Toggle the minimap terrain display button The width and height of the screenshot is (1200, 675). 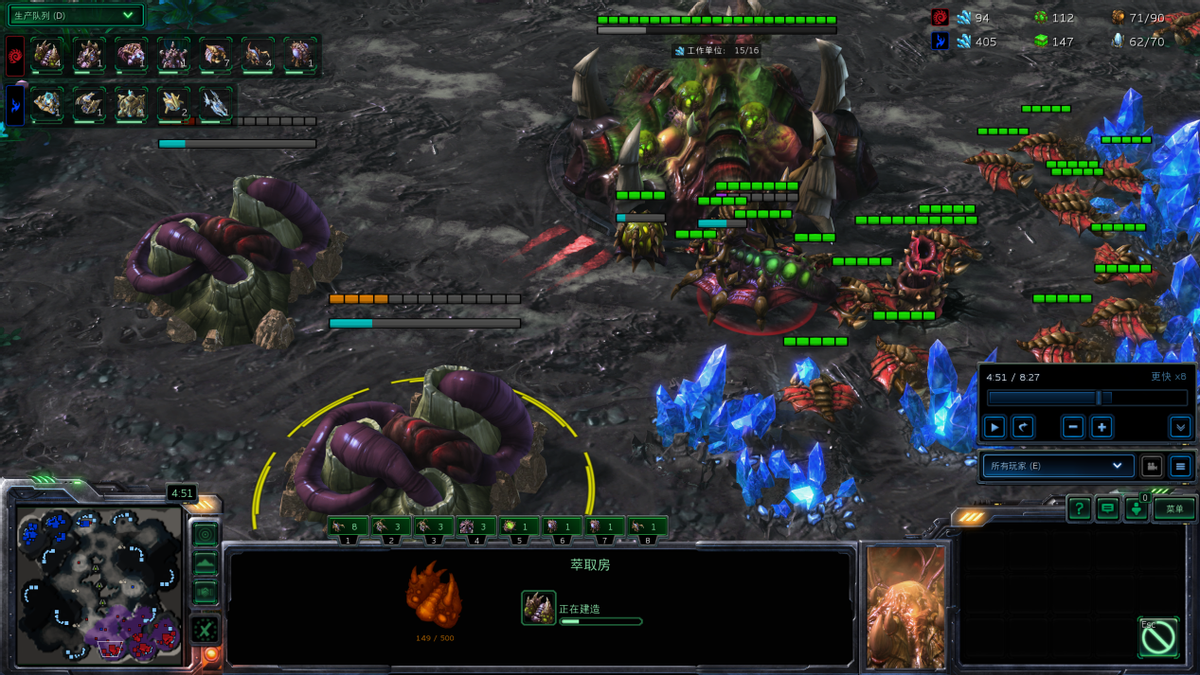coord(205,564)
